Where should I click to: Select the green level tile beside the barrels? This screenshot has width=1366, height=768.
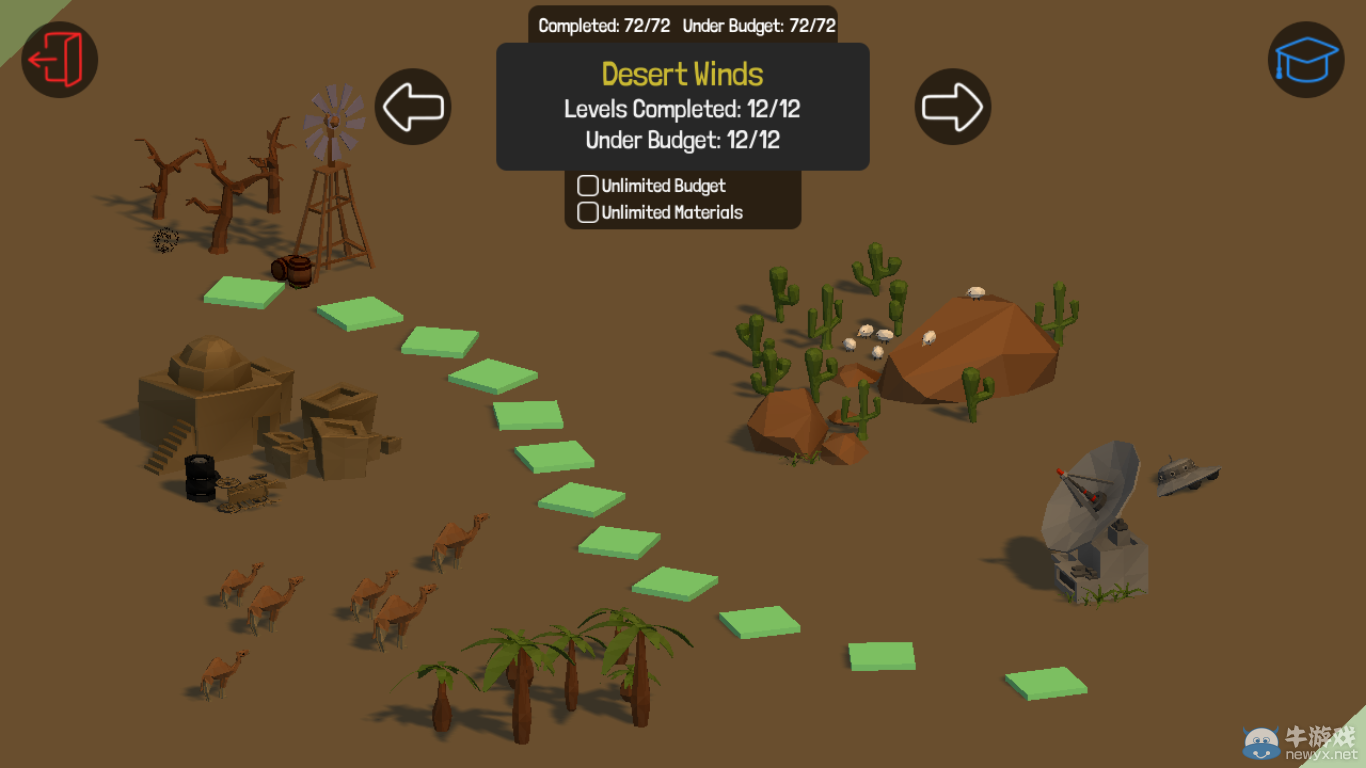(x=245, y=291)
